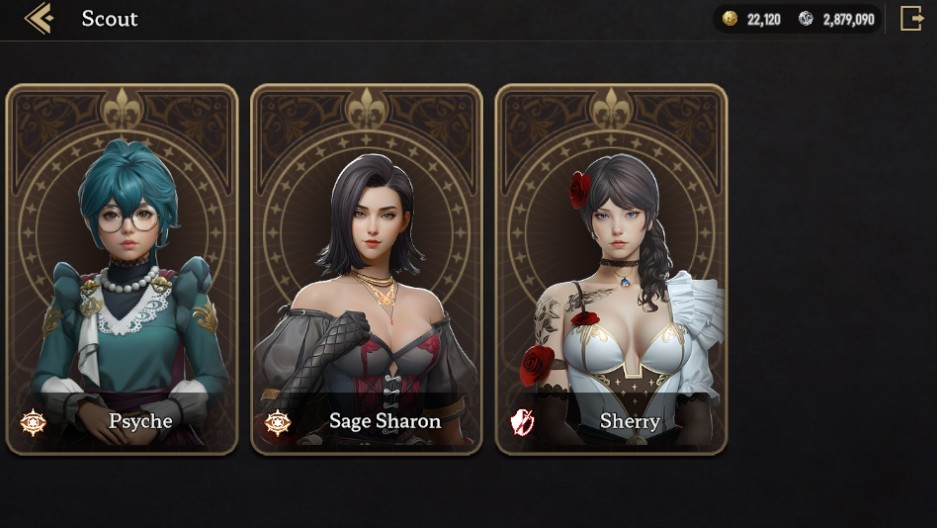937x528 pixels.
Task: Tap the silver currency counter
Action: point(838,19)
